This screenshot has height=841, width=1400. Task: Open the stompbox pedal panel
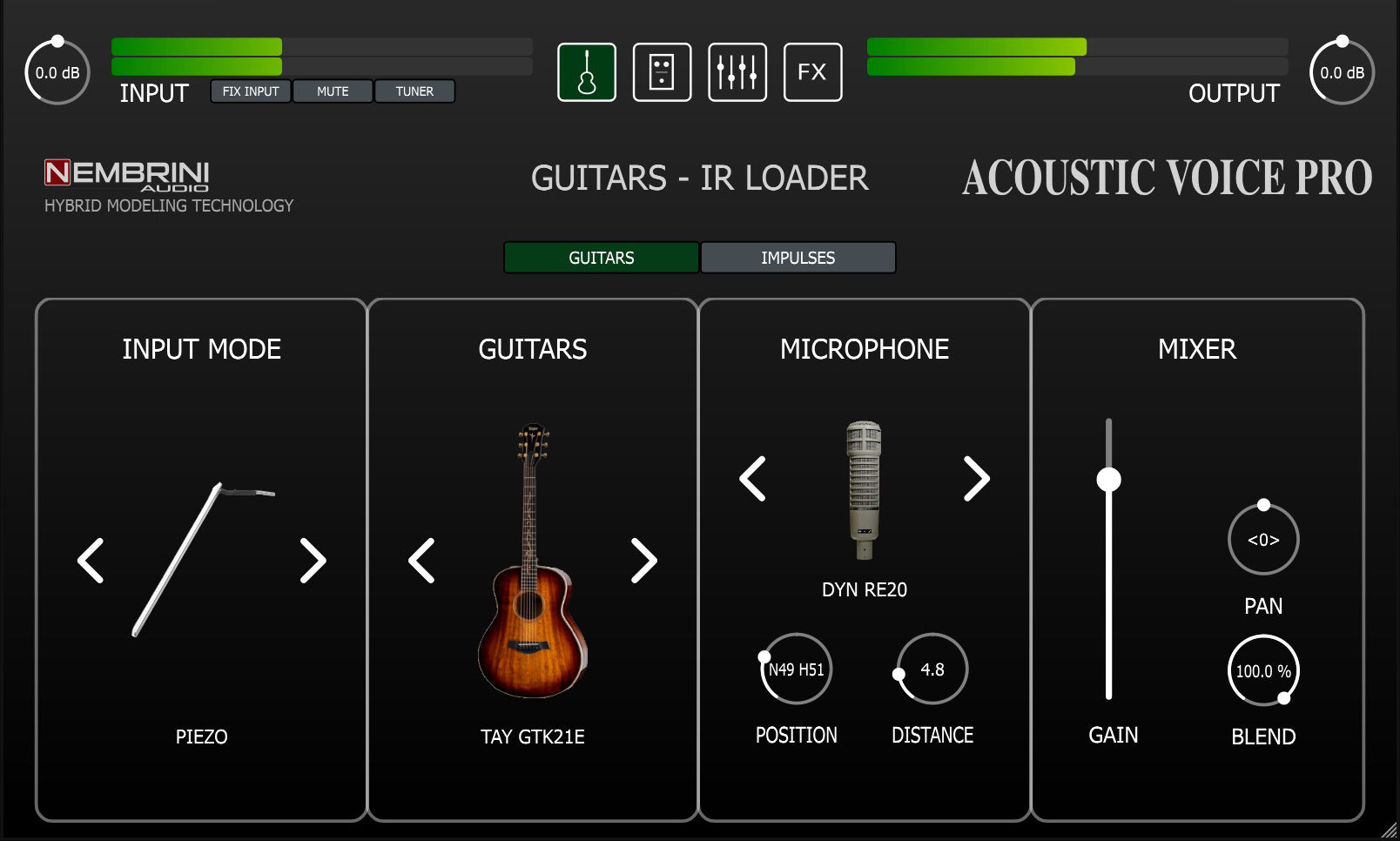(662, 73)
